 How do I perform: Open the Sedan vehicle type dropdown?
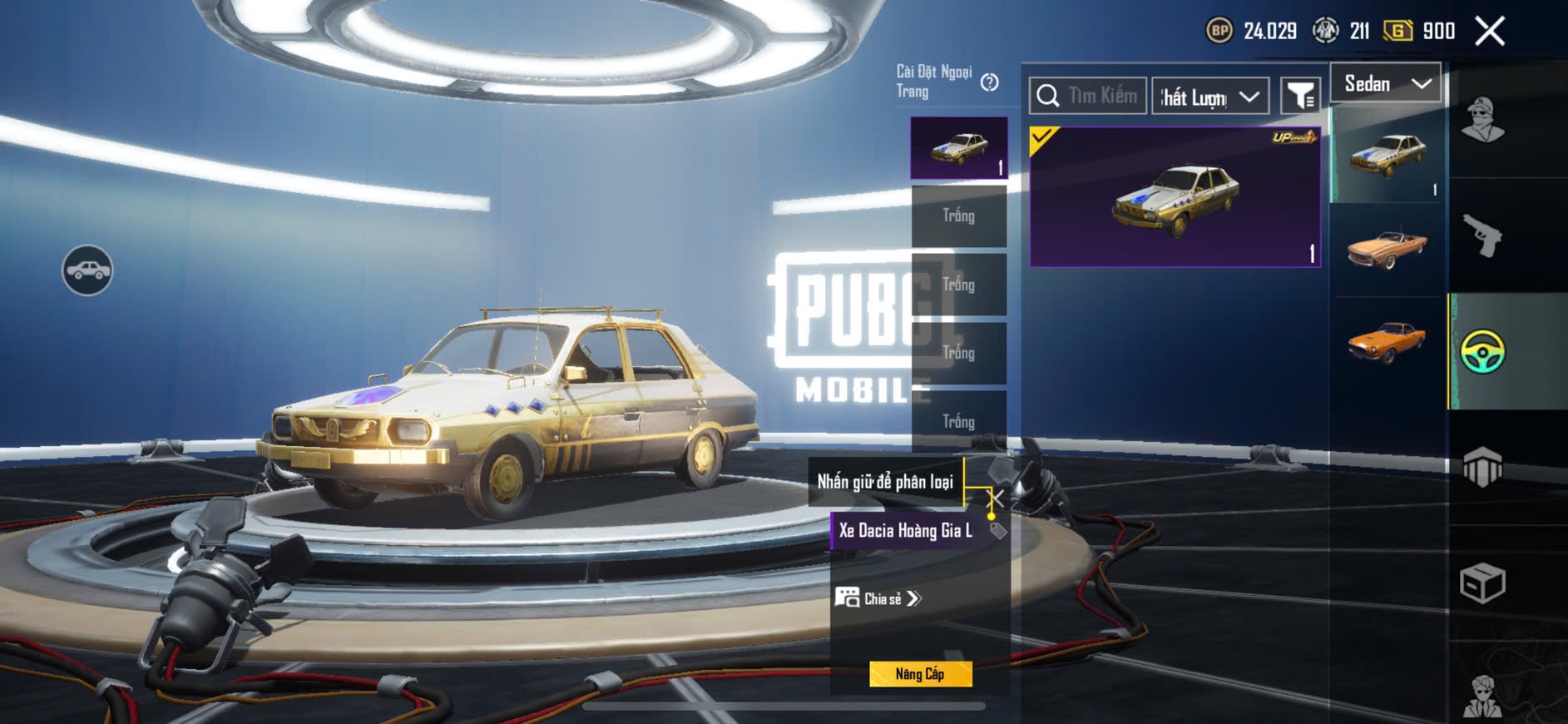[1386, 83]
